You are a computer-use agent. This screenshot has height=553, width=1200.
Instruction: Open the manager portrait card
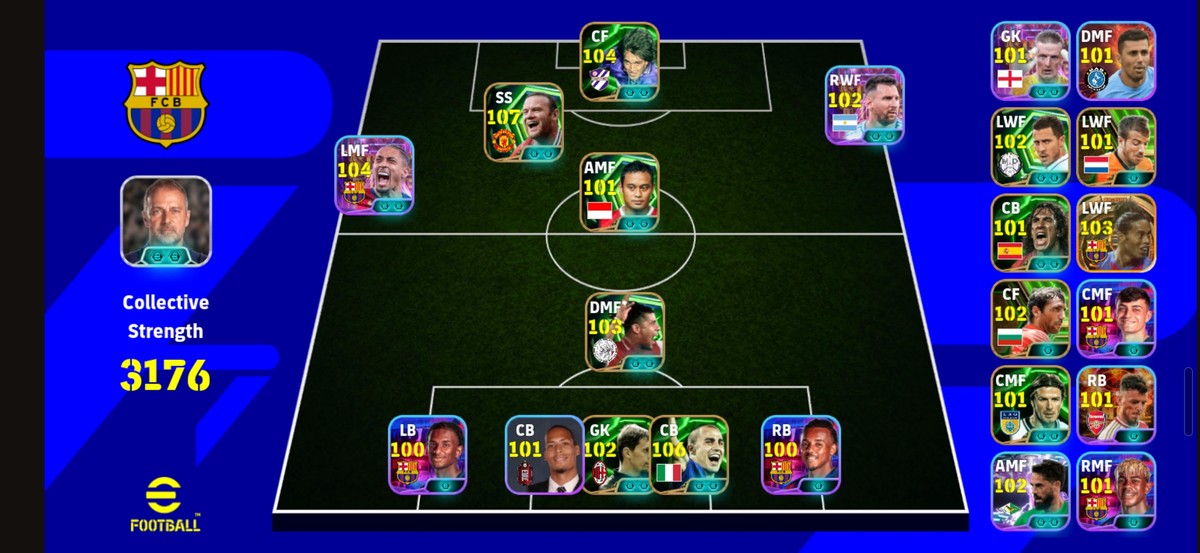coord(166,221)
